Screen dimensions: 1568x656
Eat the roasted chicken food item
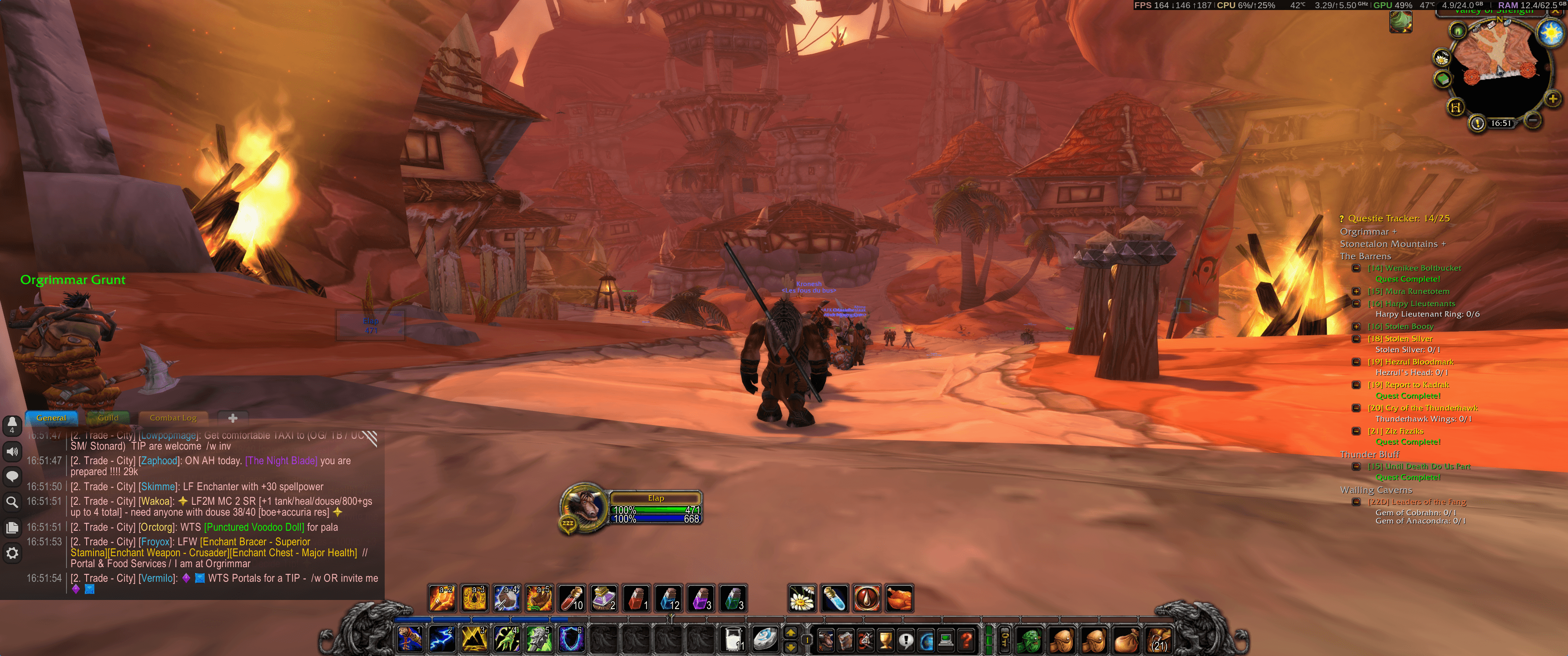tap(899, 598)
